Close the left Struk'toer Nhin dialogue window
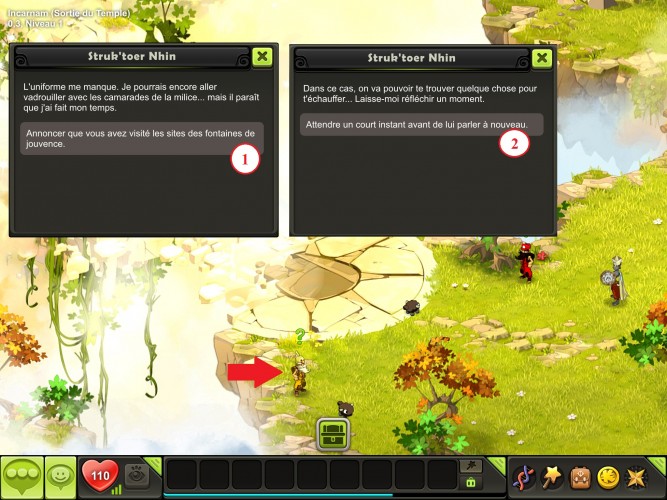This screenshot has height=500, width=667. pos(261,57)
